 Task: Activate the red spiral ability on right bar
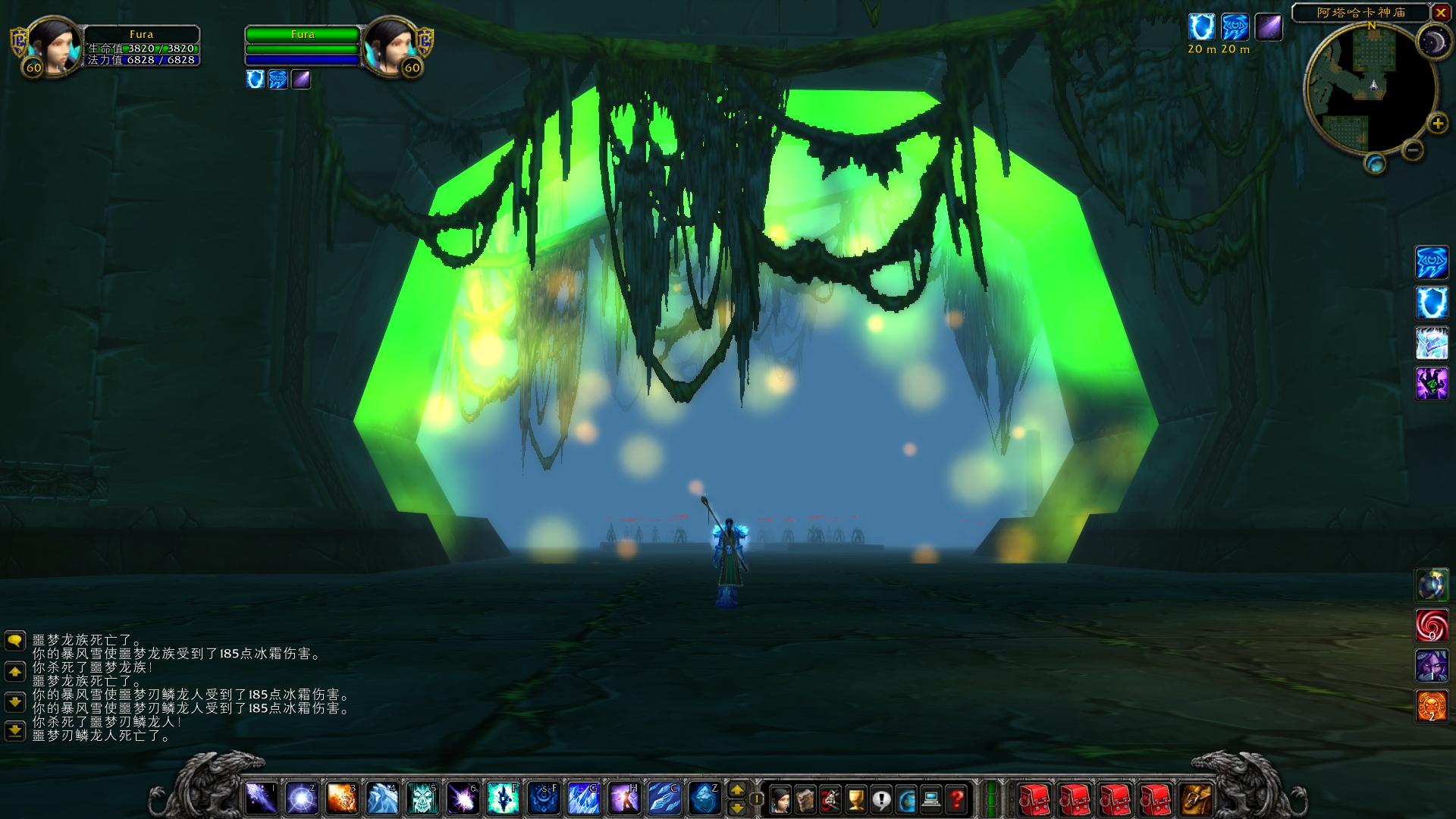pyautogui.click(x=1432, y=626)
